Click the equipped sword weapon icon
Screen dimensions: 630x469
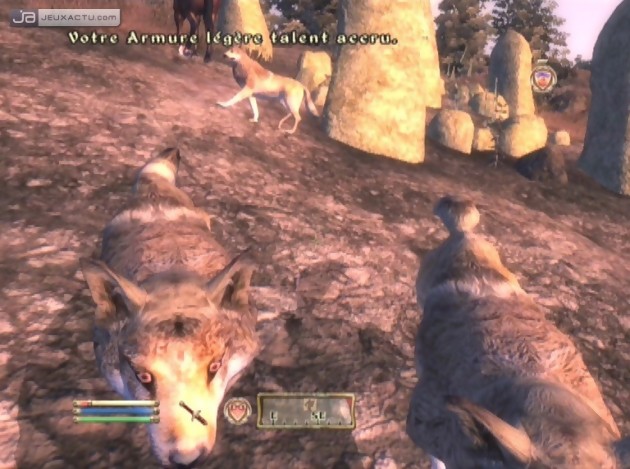[x=193, y=411]
